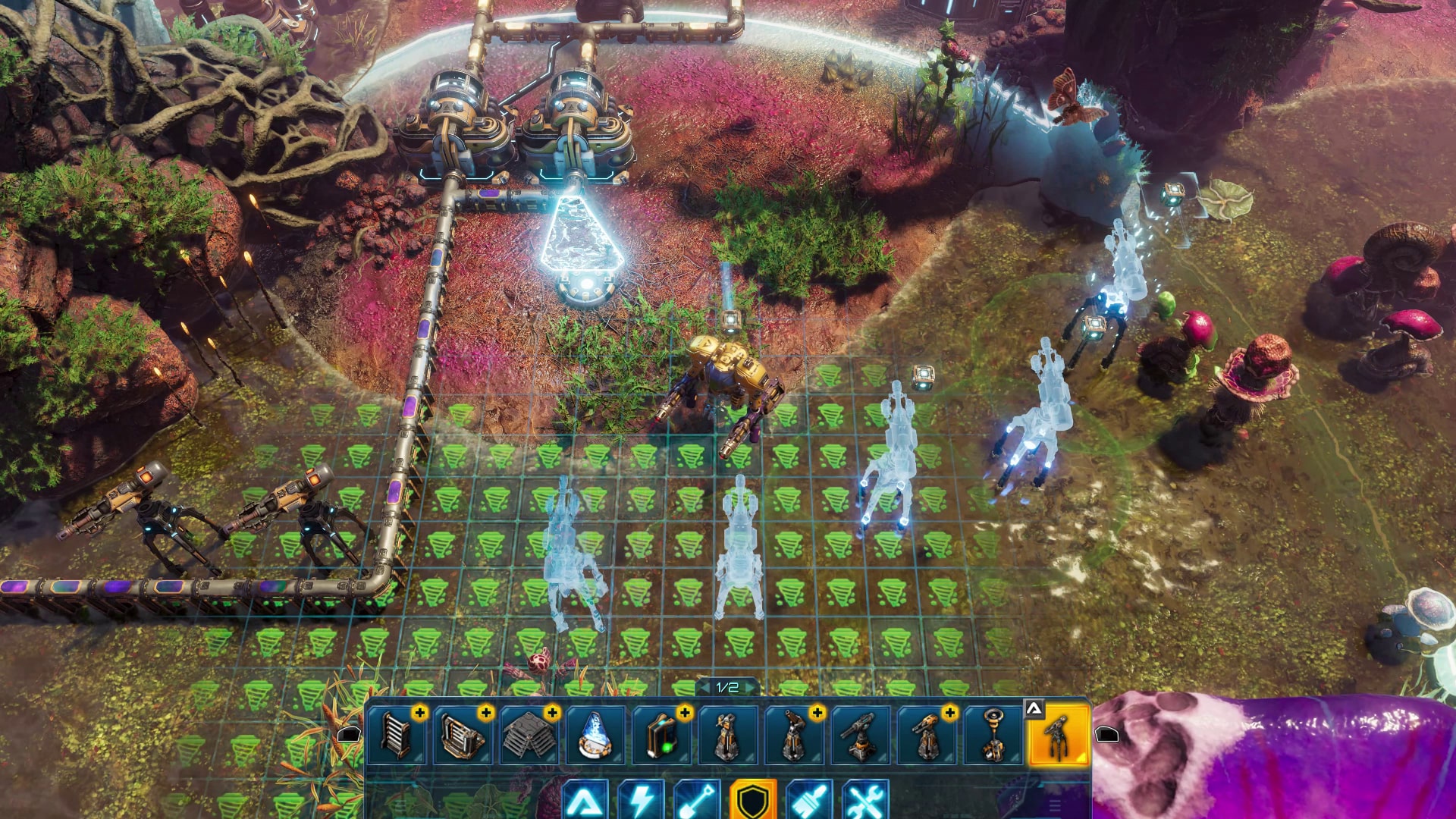The image size is (1456, 819).
Task: Choose the gate building slot
Action: (x=462, y=734)
